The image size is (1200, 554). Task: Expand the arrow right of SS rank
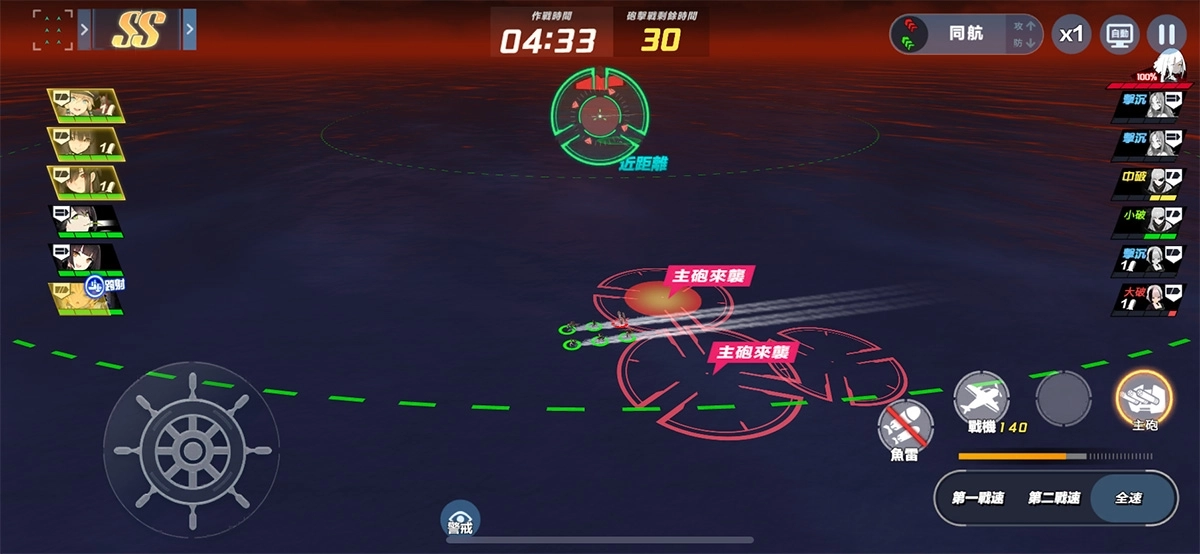pyautogui.click(x=190, y=30)
